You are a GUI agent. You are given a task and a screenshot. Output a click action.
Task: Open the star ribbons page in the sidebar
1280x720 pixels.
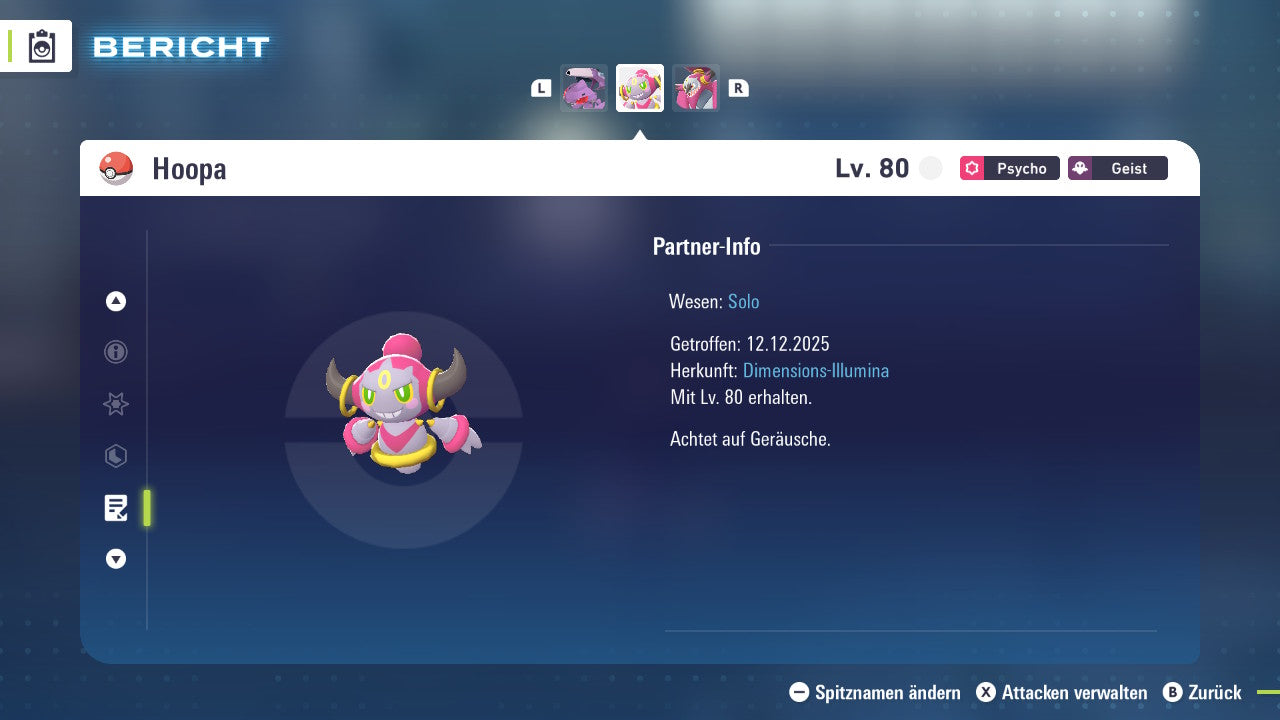[x=115, y=404]
